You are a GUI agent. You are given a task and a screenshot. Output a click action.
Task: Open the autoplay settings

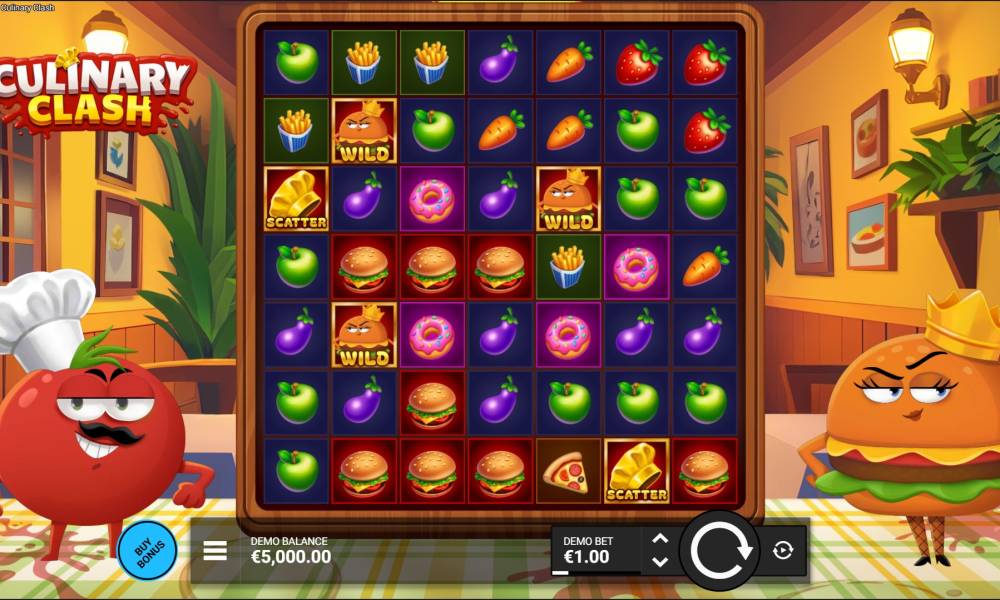pyautogui.click(x=783, y=549)
